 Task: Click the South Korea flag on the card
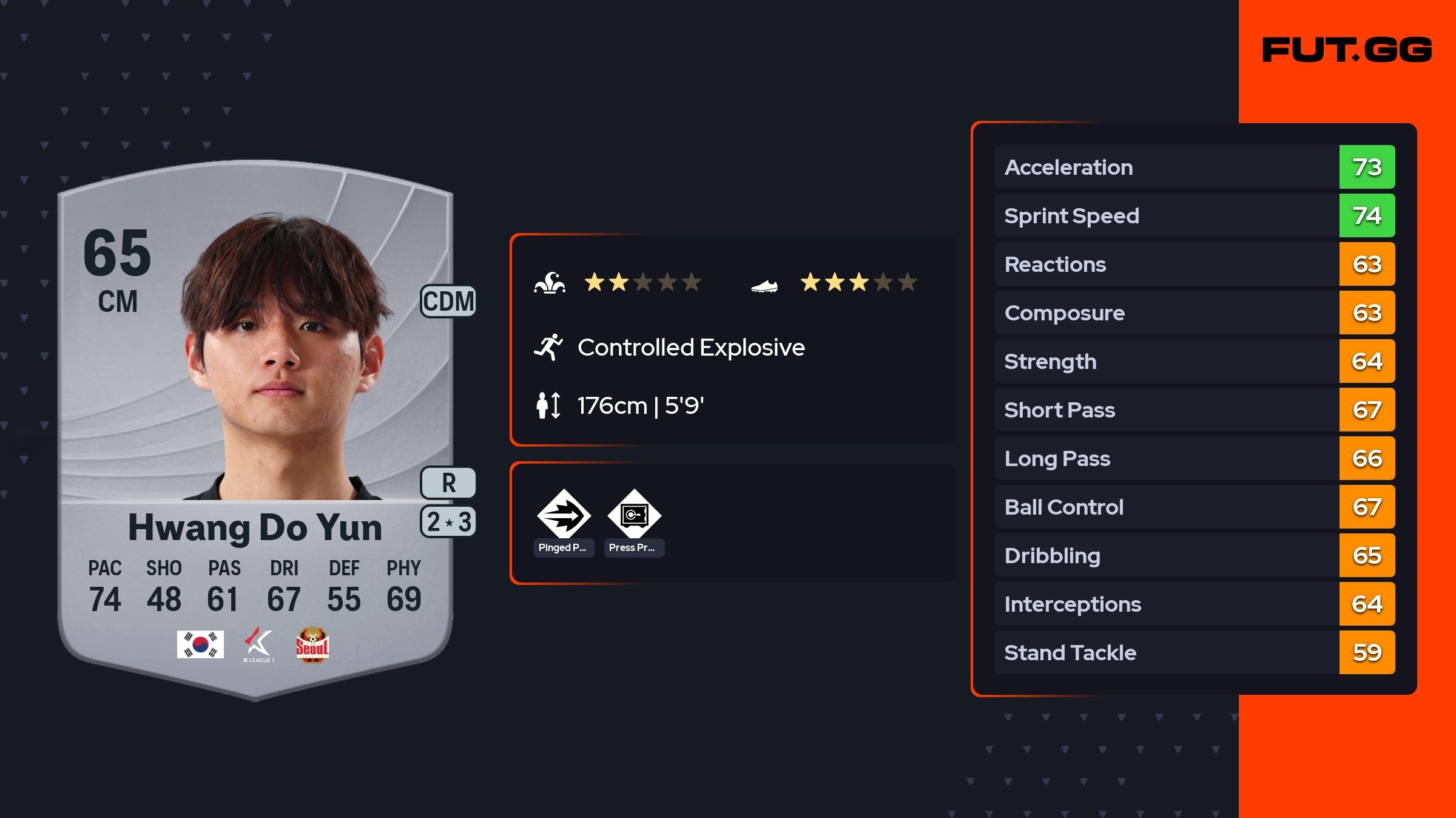pos(200,644)
